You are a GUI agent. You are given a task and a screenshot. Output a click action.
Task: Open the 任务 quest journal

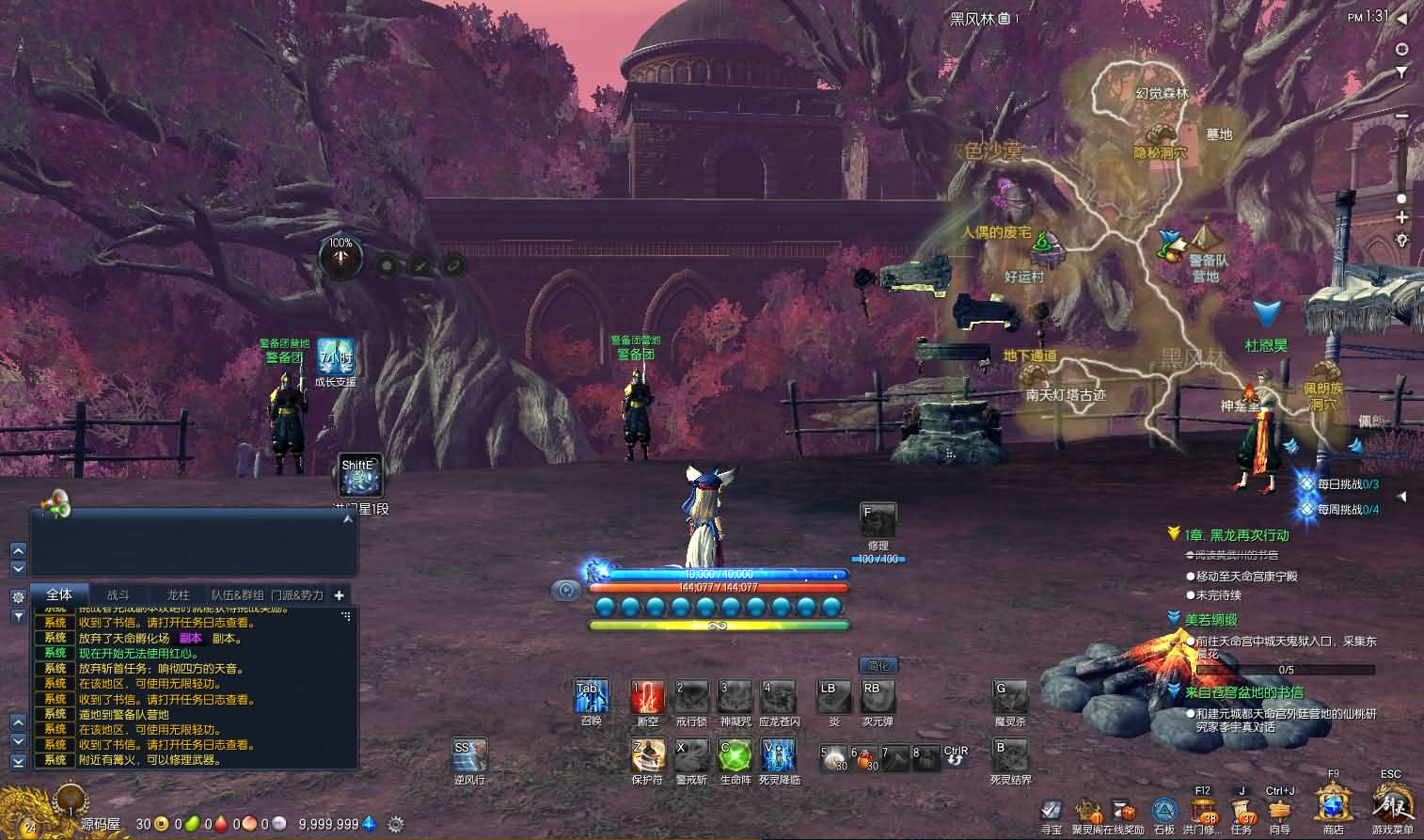pyautogui.click(x=1242, y=810)
